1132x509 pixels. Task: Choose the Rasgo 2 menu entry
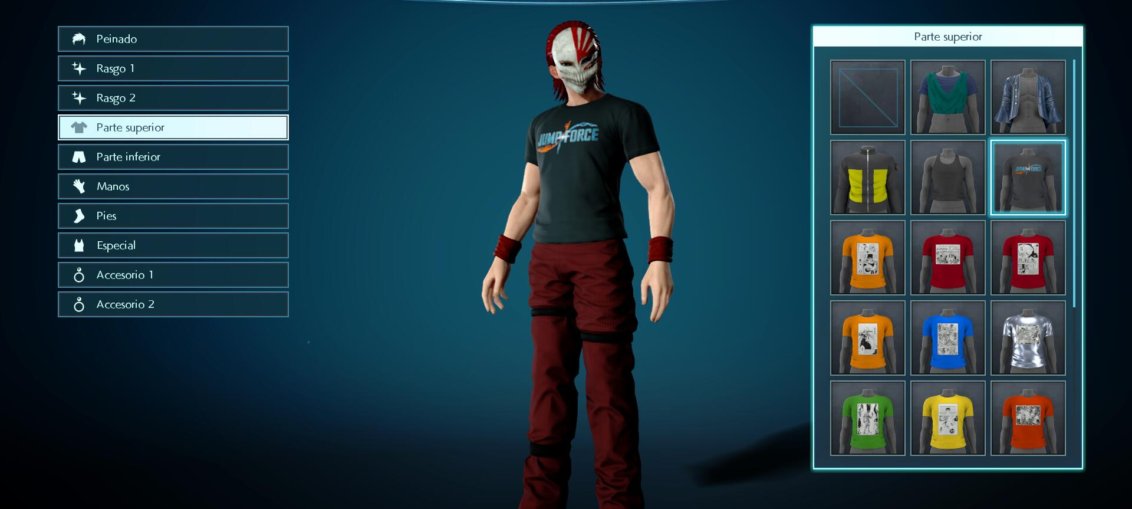(x=173, y=98)
